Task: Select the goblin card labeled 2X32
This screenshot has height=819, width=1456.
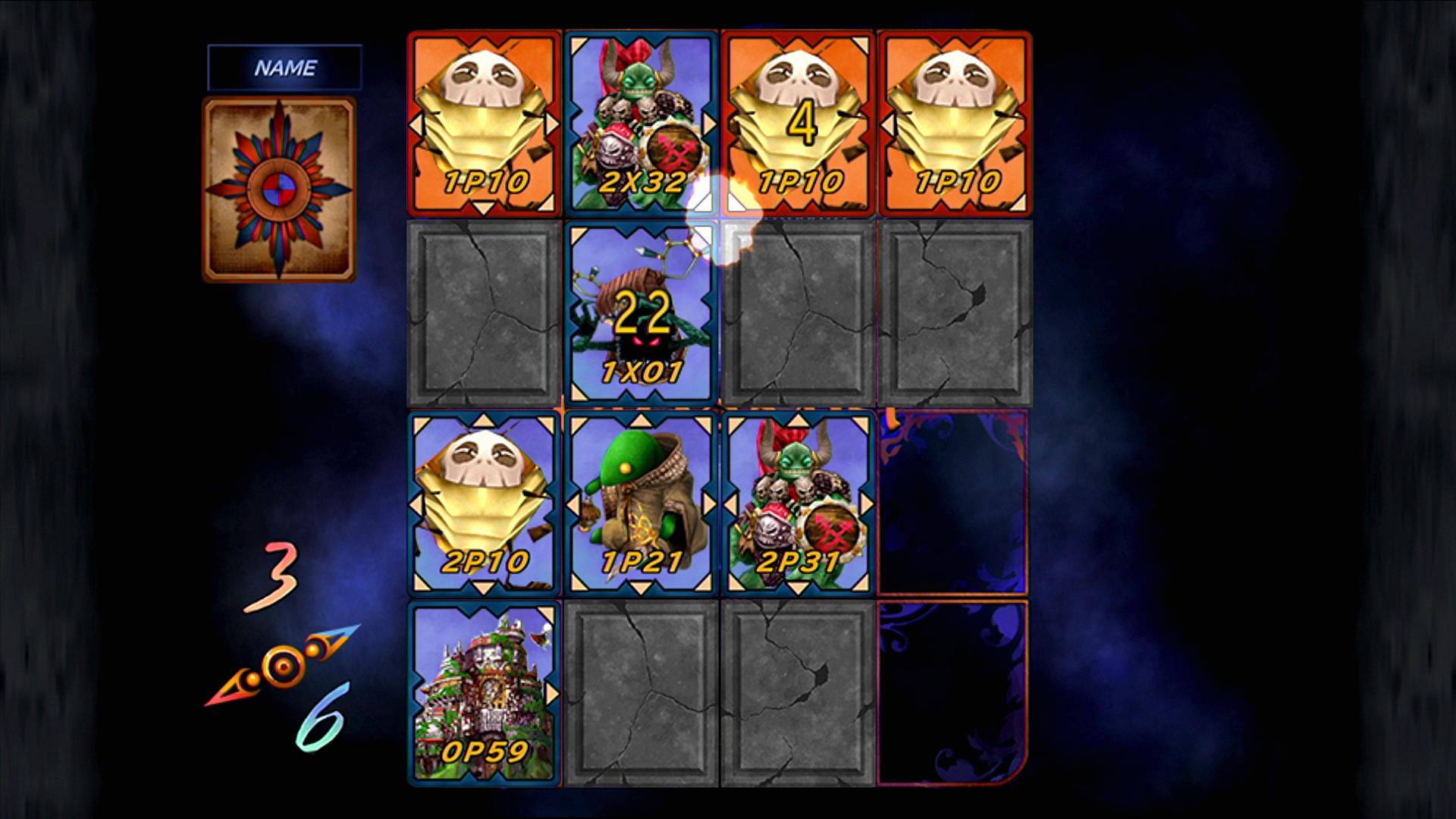Action: click(642, 124)
